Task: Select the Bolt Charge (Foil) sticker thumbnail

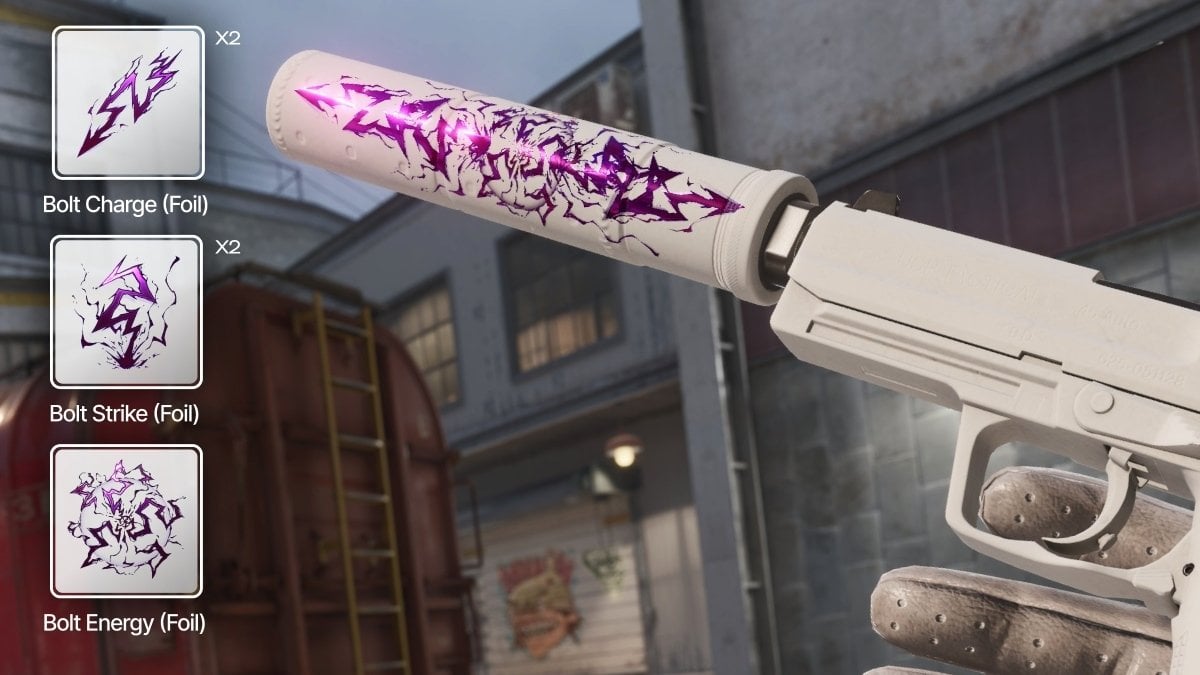Action: (x=128, y=103)
